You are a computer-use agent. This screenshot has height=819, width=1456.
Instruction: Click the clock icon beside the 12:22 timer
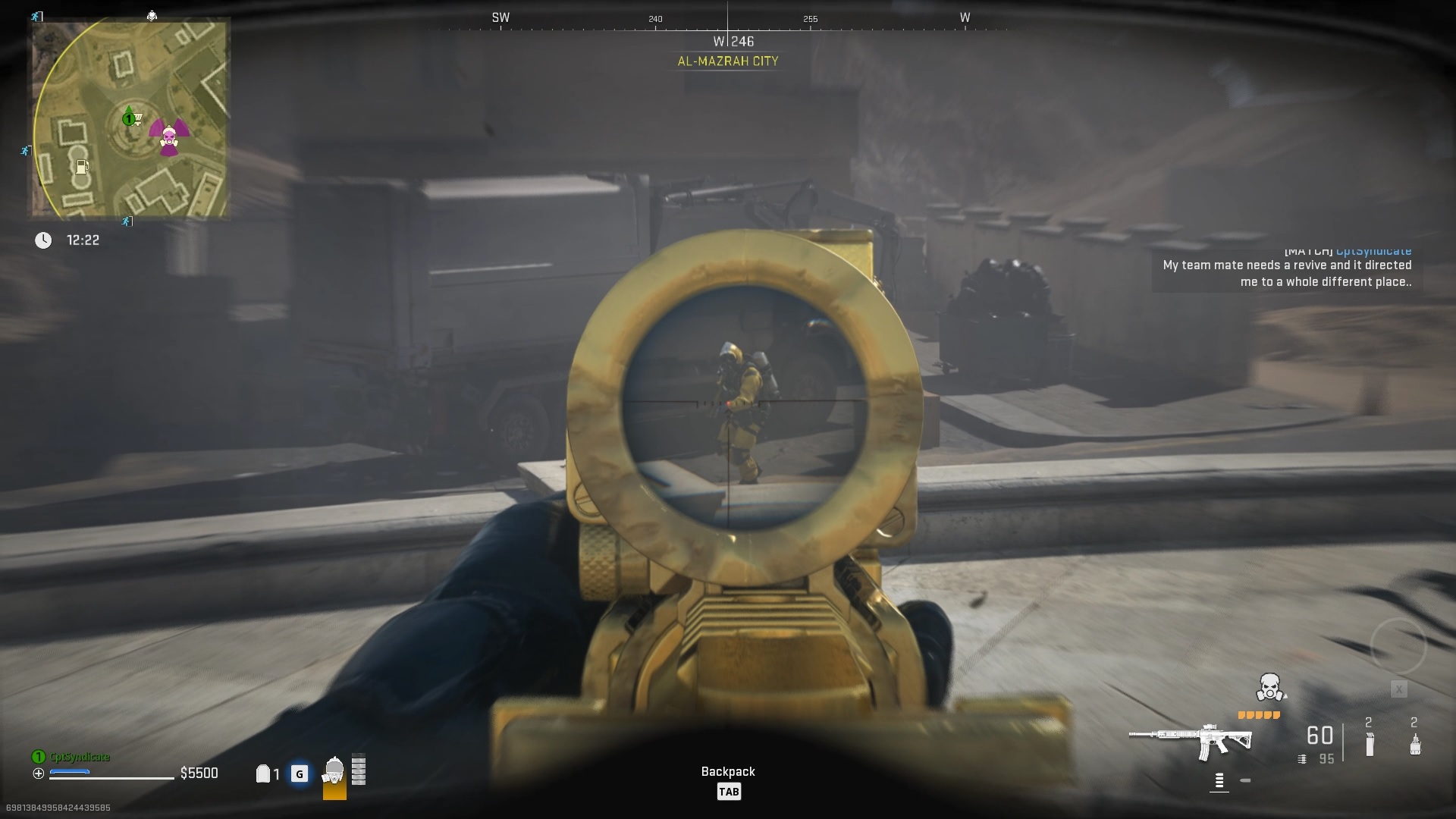click(44, 240)
